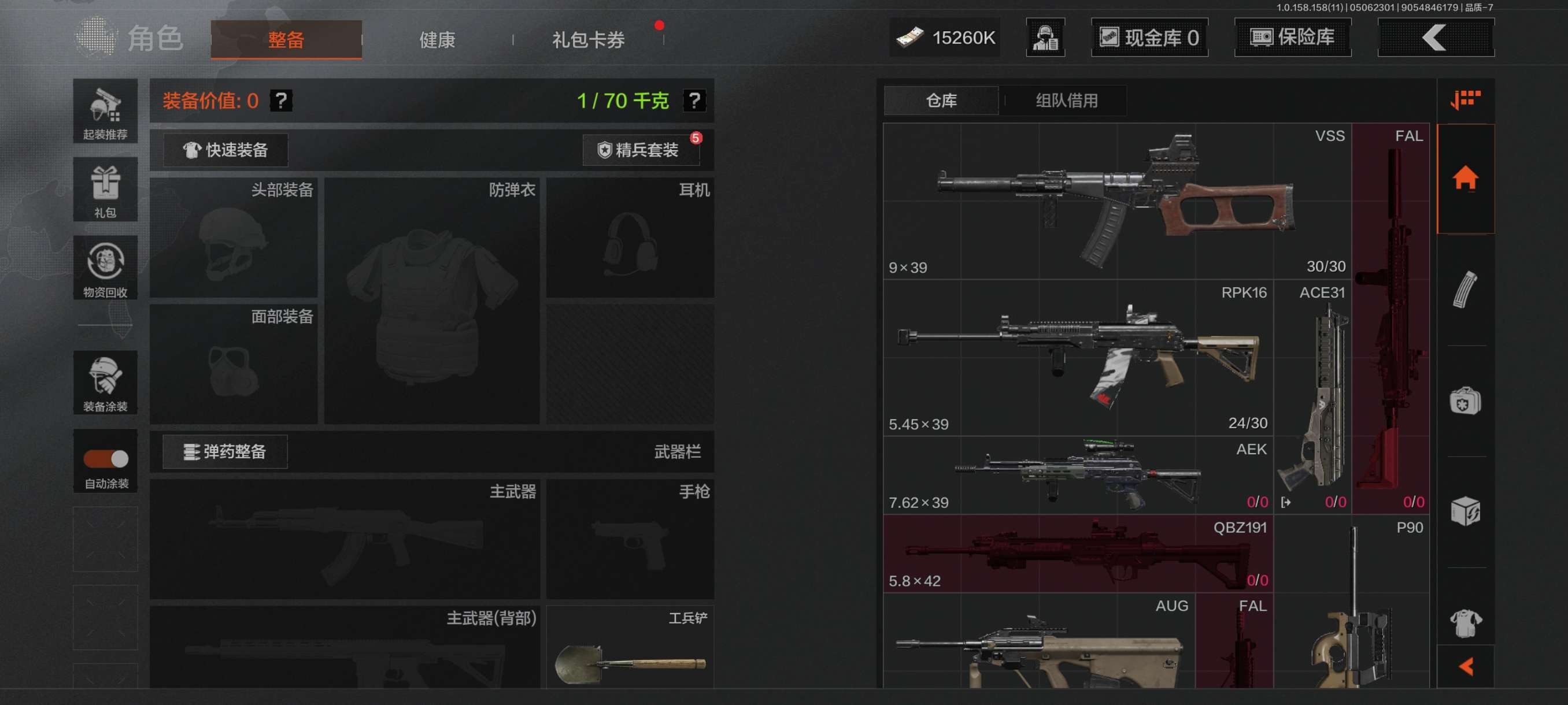Select the armor clothing category icon
The height and width of the screenshot is (705, 1568).
[x=1466, y=622]
